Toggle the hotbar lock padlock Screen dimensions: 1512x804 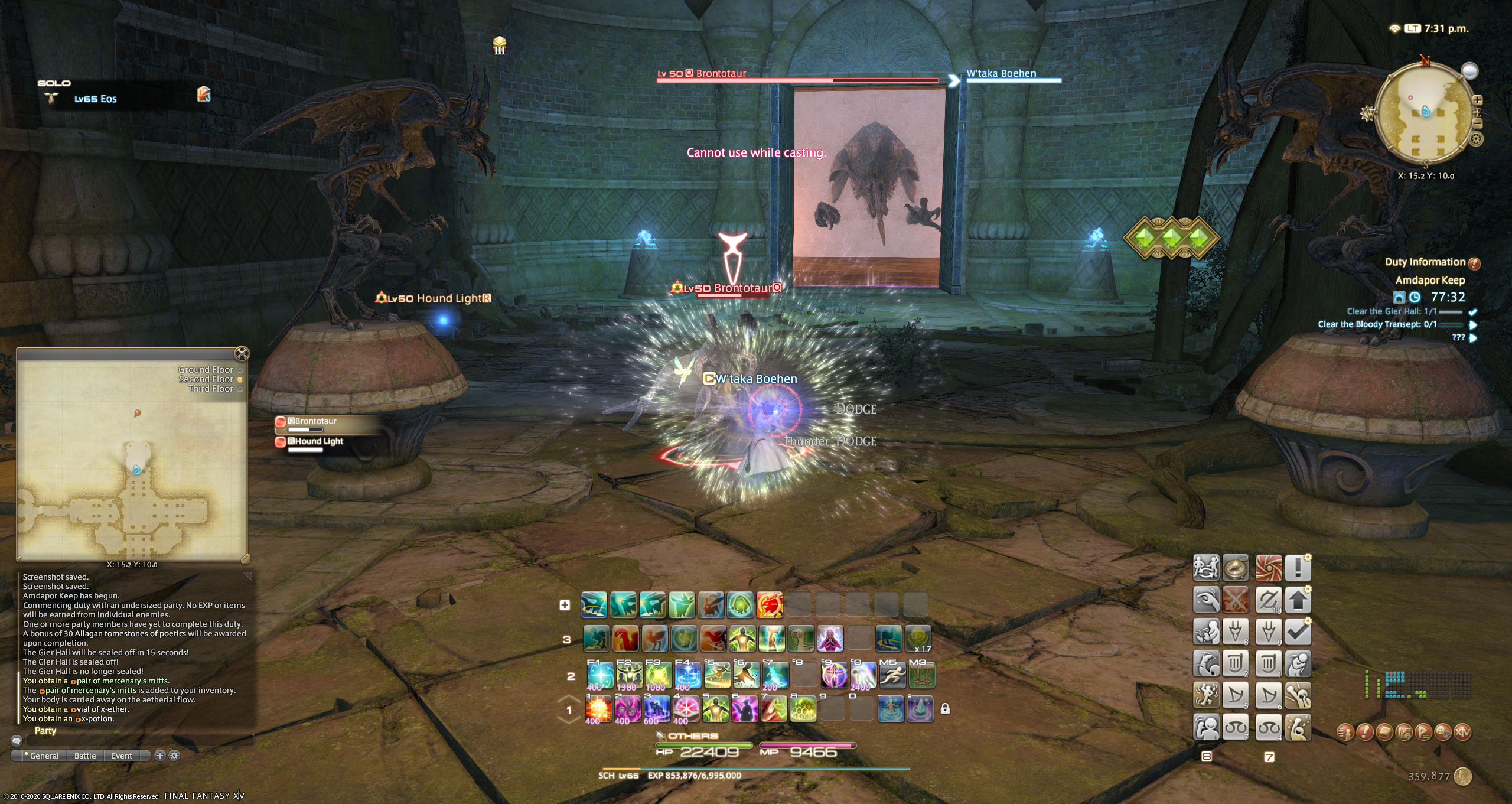(945, 708)
